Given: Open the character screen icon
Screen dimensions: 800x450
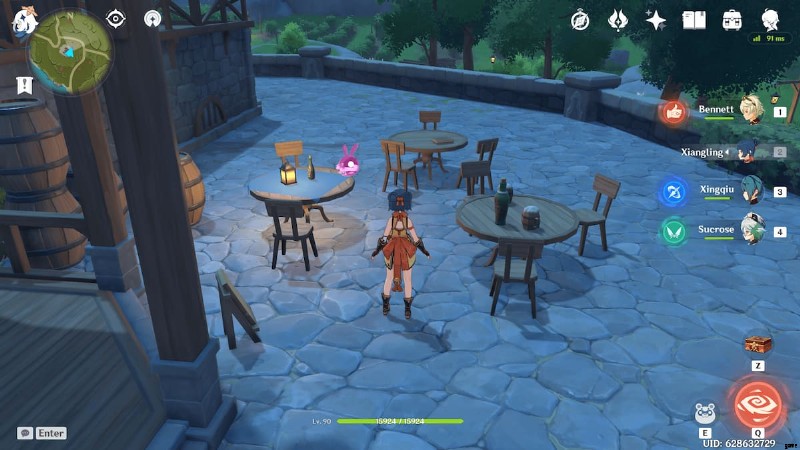Looking at the screenshot, I should (770, 19).
